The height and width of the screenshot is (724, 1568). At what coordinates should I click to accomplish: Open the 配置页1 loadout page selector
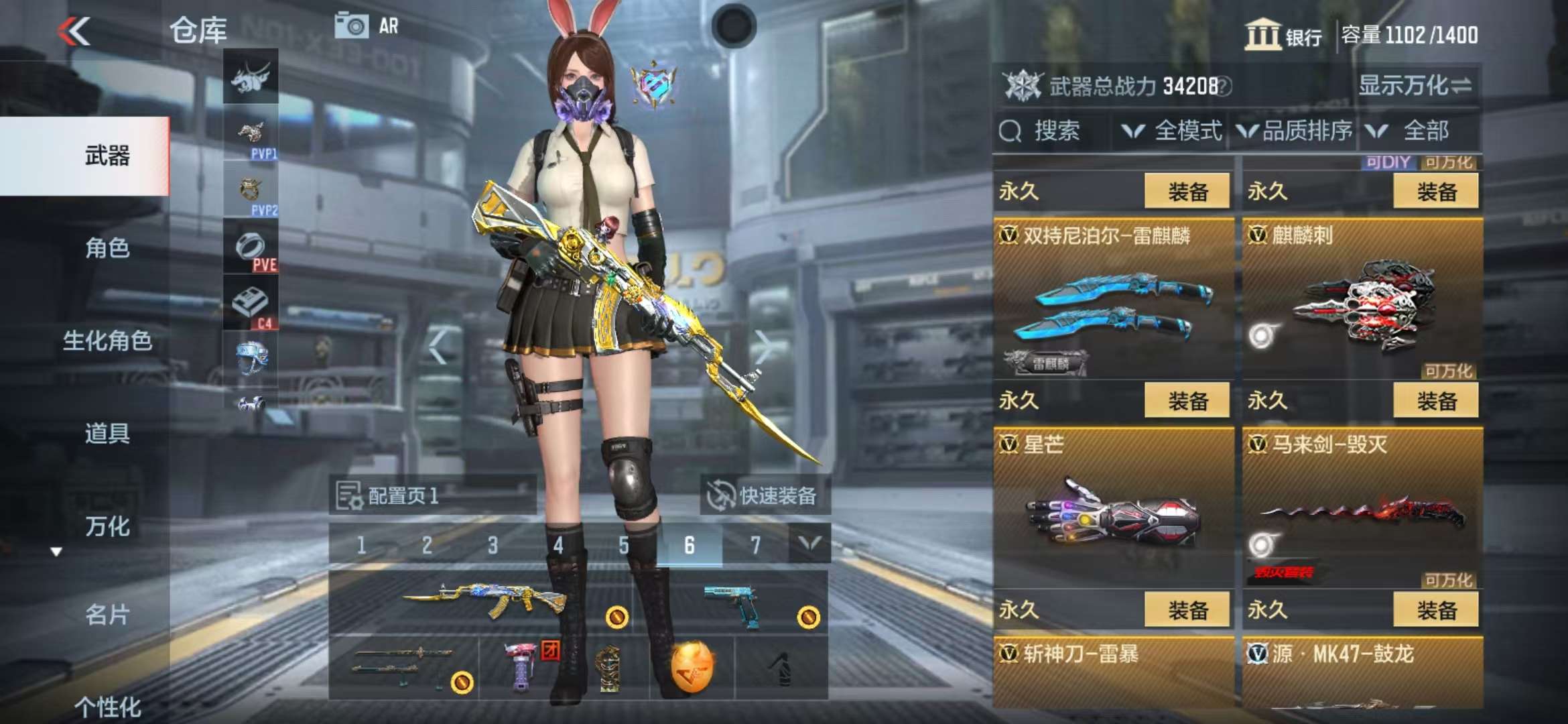[432, 496]
